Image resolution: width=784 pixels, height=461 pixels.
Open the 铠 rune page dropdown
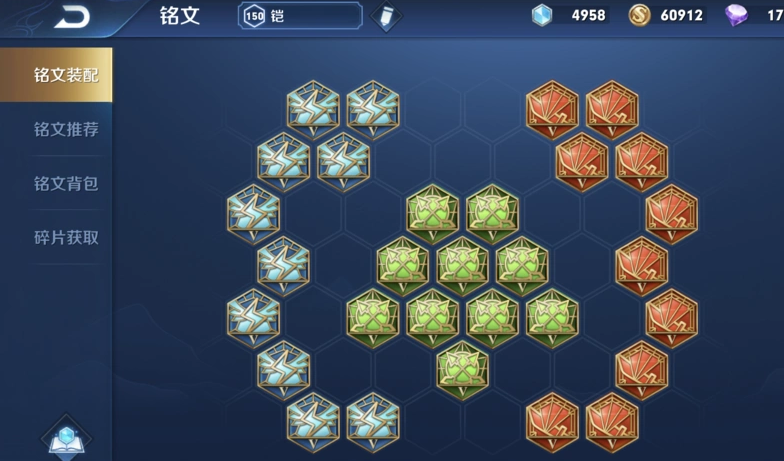point(300,16)
